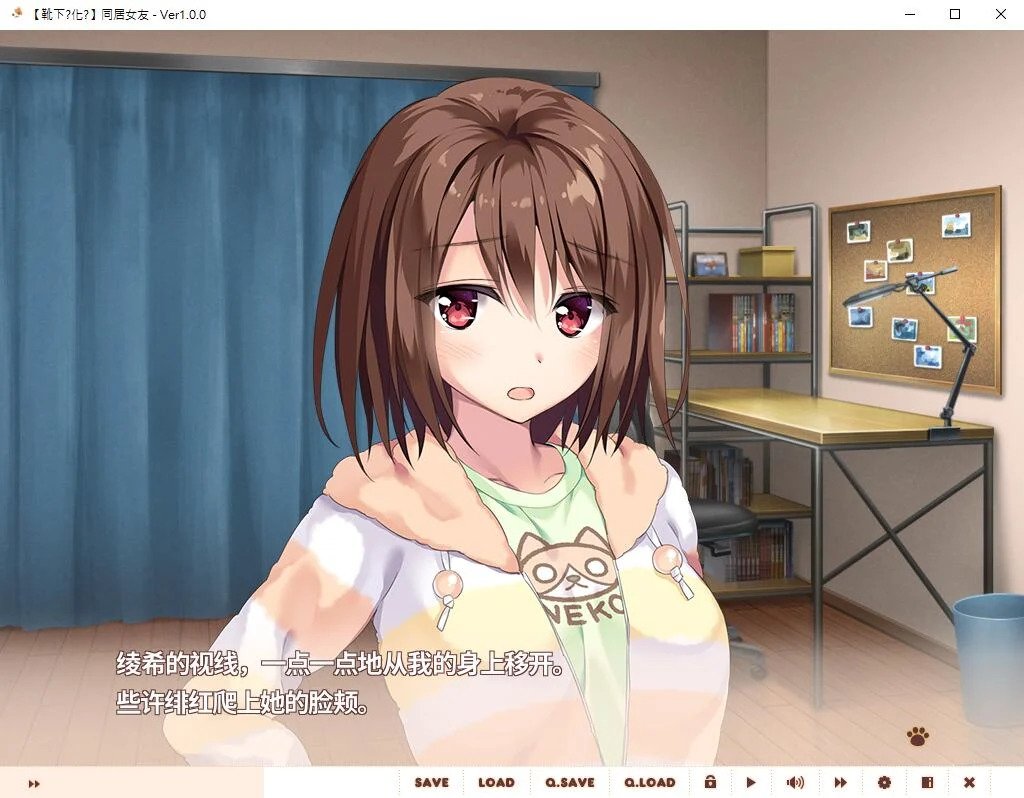Maximize the game window

tap(955, 15)
